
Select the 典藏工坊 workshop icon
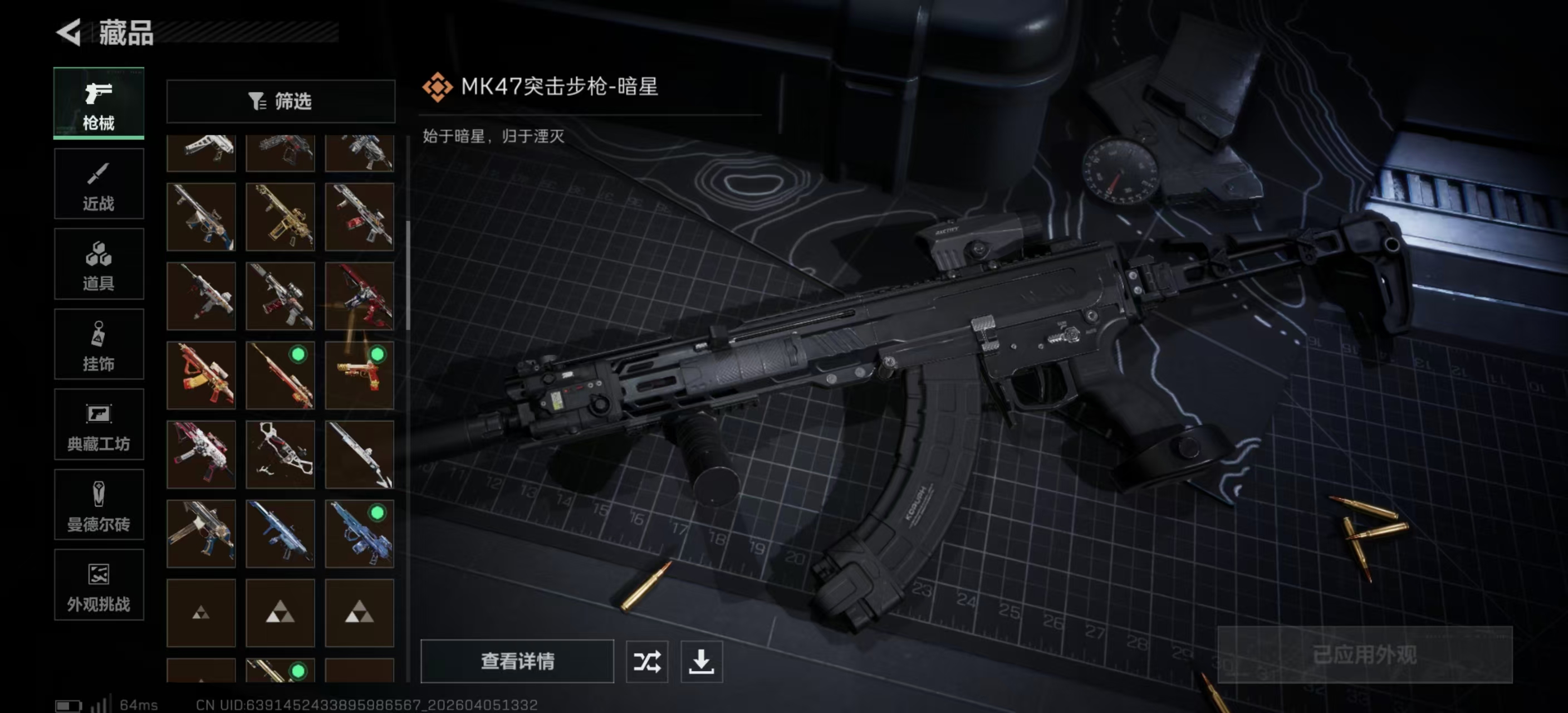coord(99,425)
